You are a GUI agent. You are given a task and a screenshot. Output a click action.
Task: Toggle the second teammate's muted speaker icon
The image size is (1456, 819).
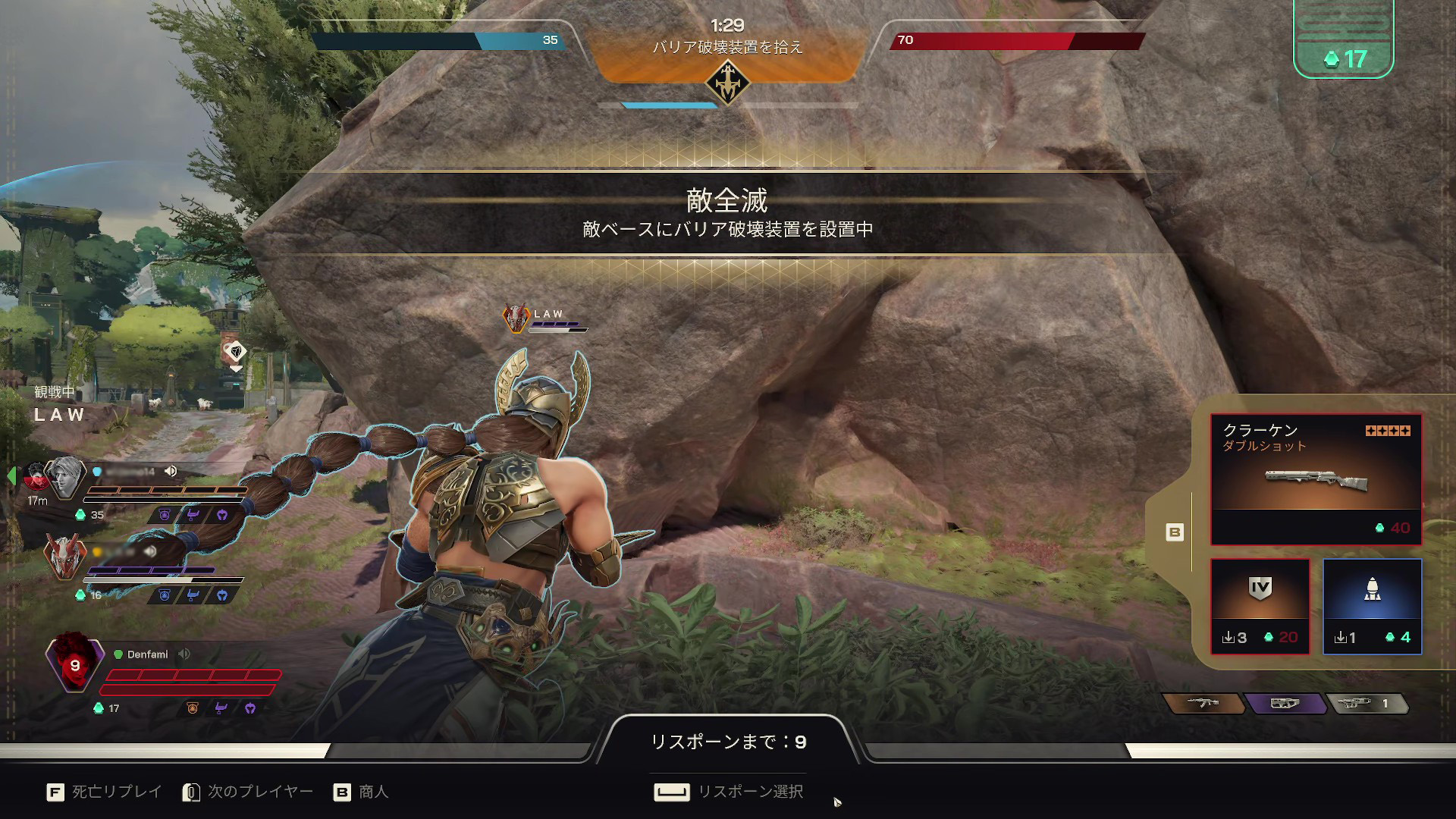pyautogui.click(x=151, y=551)
